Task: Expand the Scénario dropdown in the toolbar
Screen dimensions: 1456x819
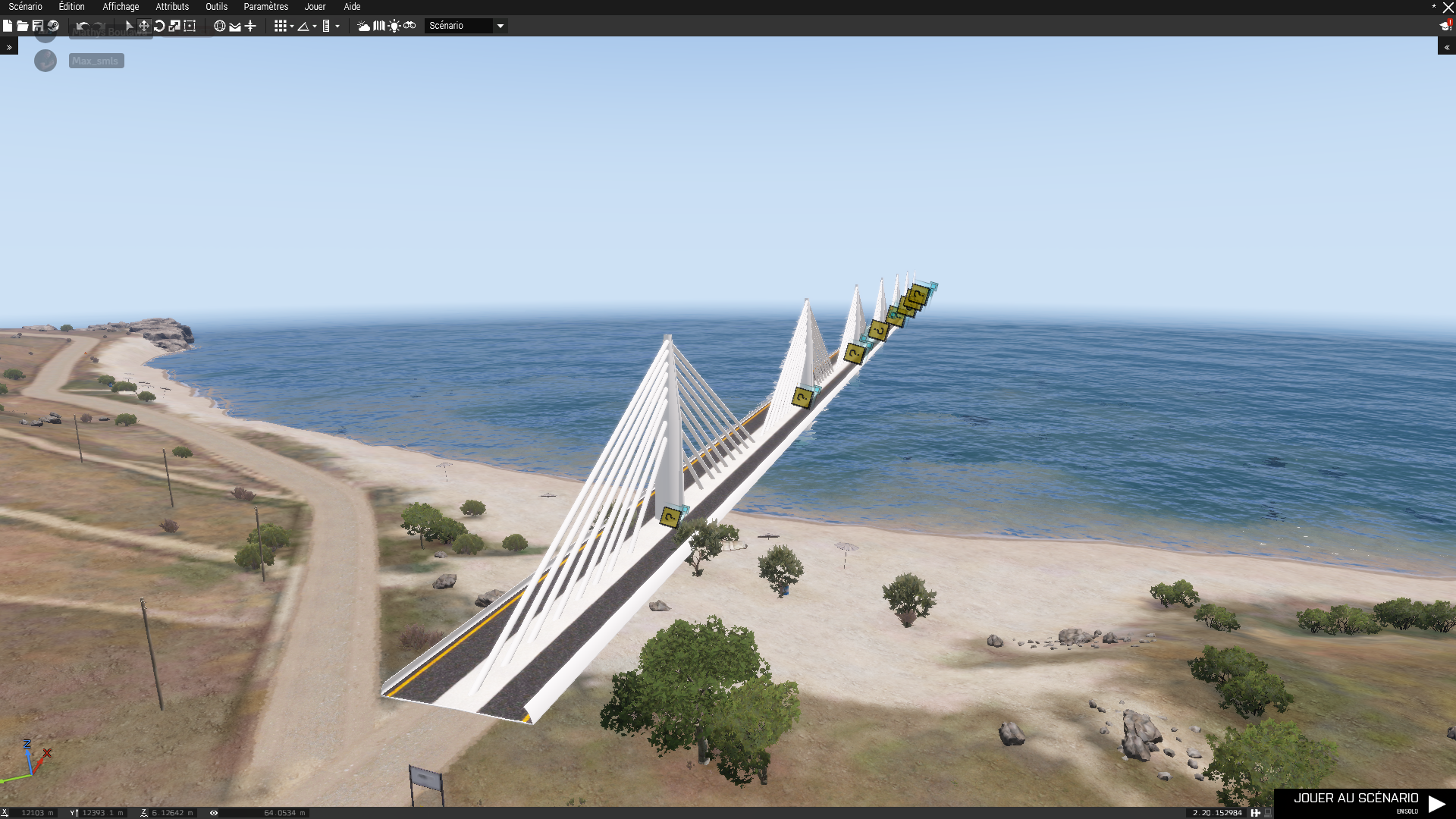Action: coord(500,26)
